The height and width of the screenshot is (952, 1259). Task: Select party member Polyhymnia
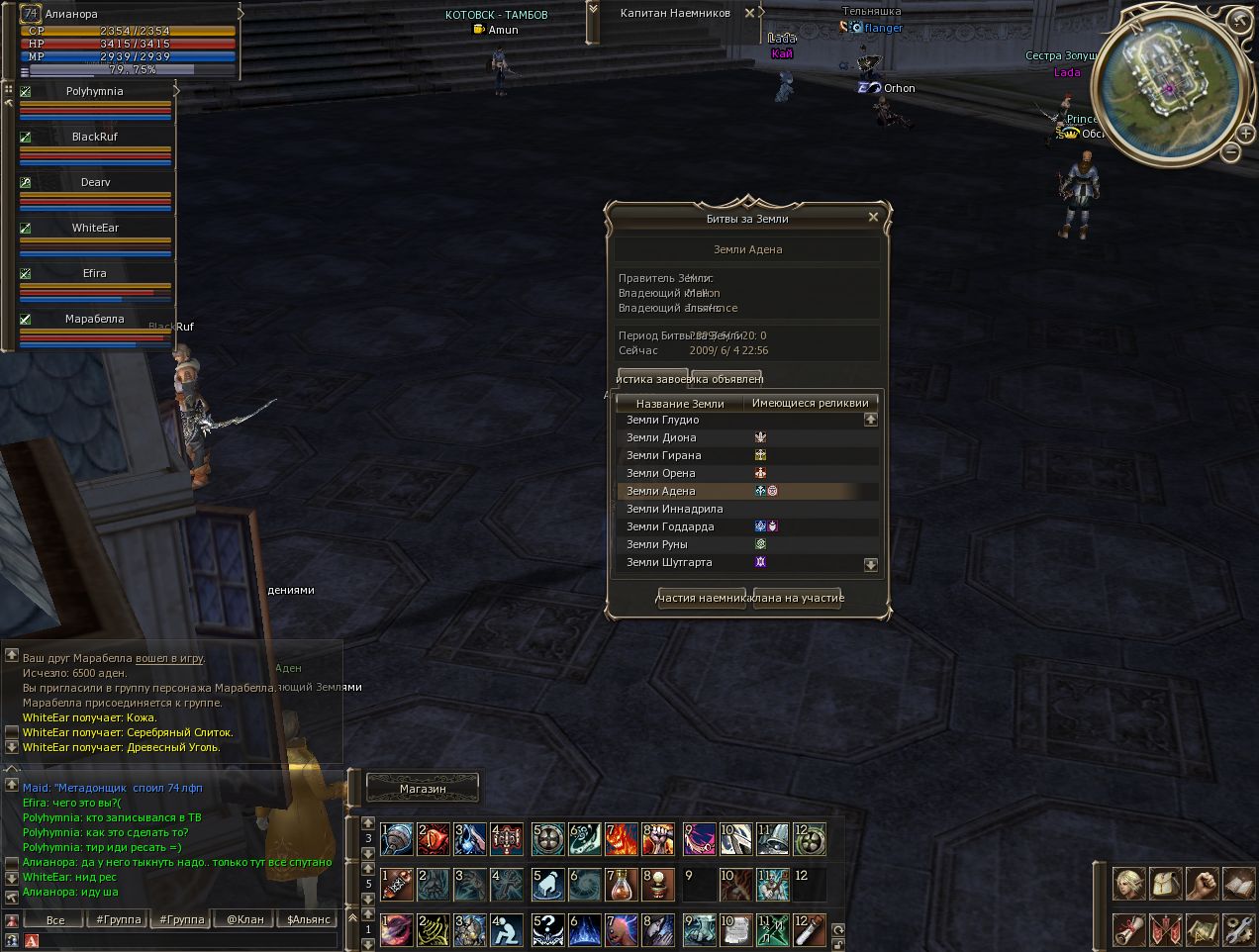(x=95, y=91)
